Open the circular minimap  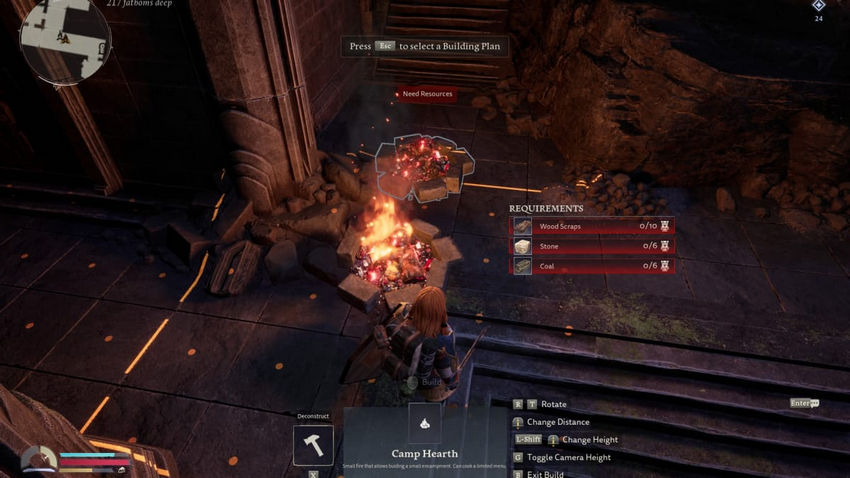click(65, 40)
